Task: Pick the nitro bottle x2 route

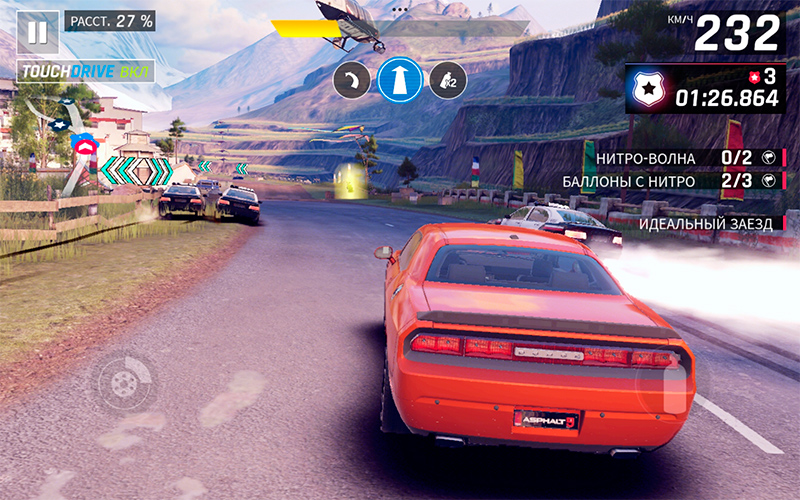Action: click(448, 80)
